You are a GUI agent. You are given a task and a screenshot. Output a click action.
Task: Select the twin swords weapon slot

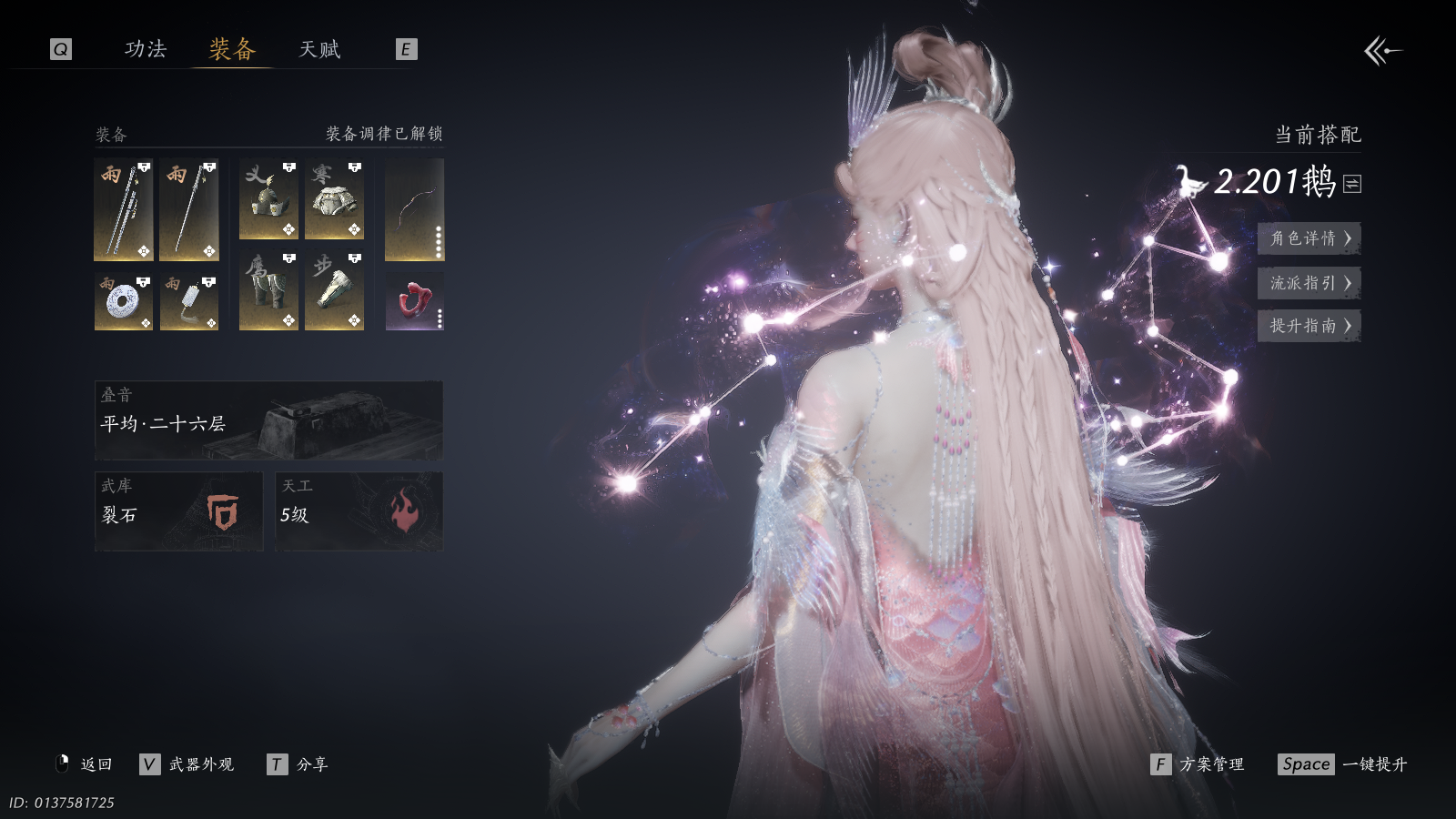click(x=124, y=210)
